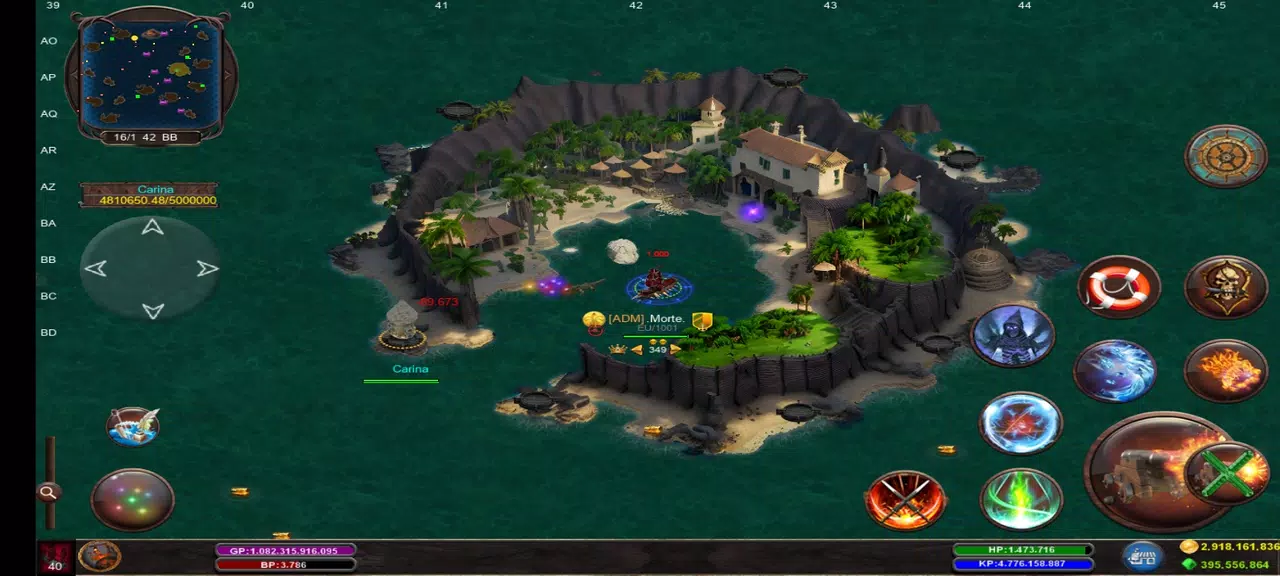Activate the pirate skull emblem skill
The image size is (1280, 576).
point(1225,288)
